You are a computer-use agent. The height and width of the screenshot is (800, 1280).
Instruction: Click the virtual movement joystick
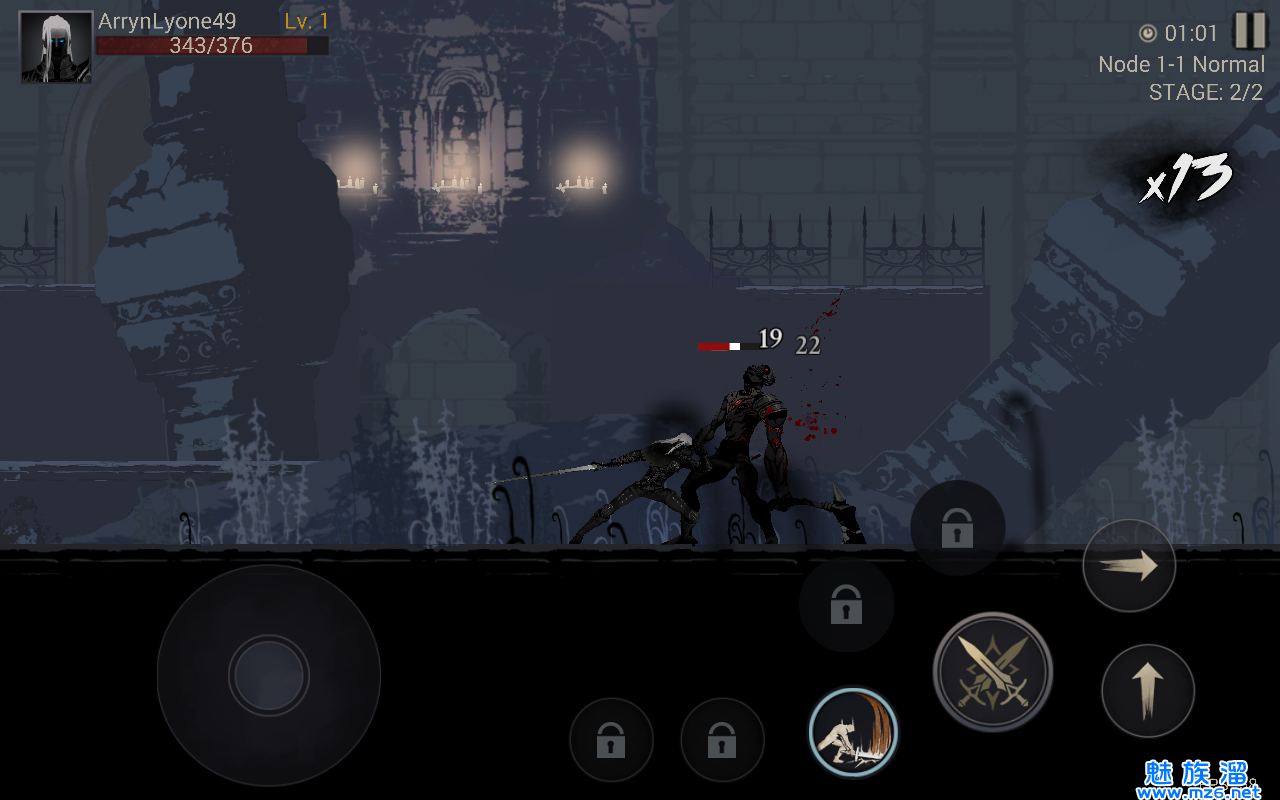(268, 675)
